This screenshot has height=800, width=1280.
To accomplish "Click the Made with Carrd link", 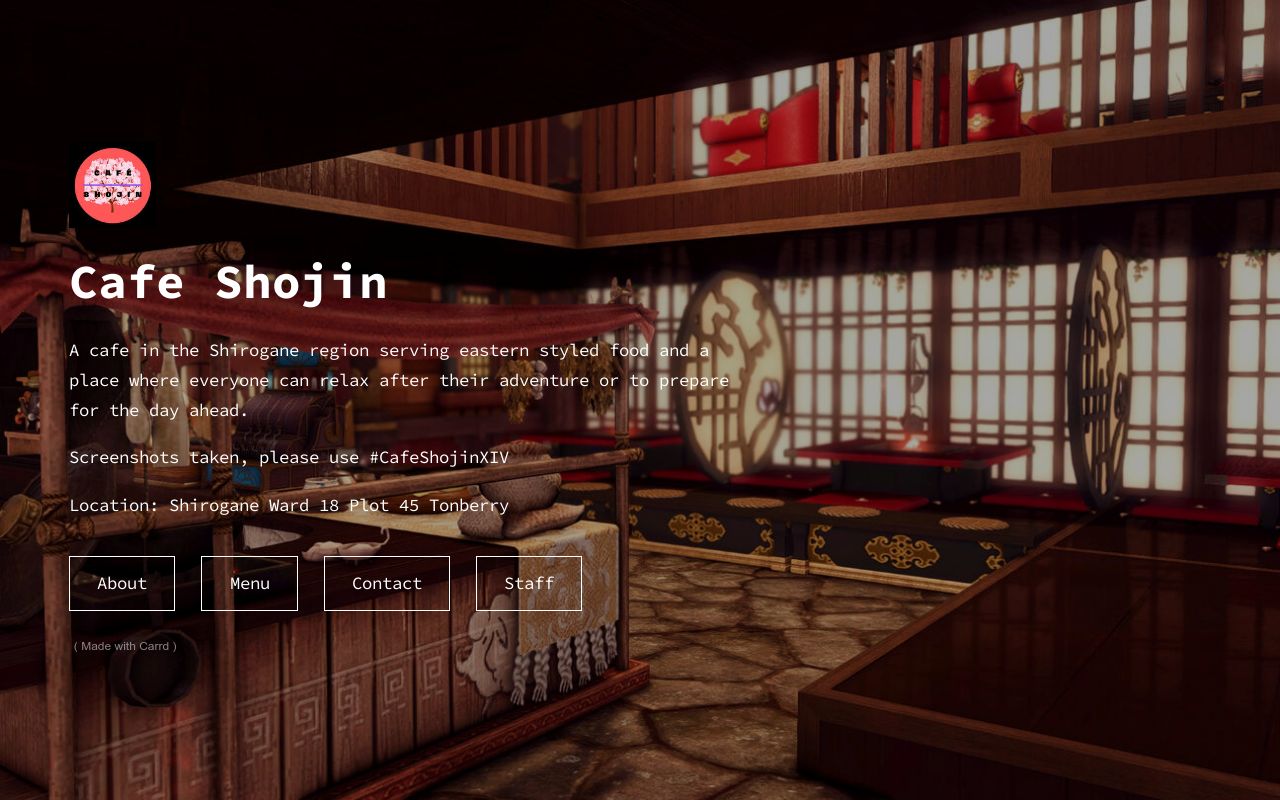I will pos(124,646).
